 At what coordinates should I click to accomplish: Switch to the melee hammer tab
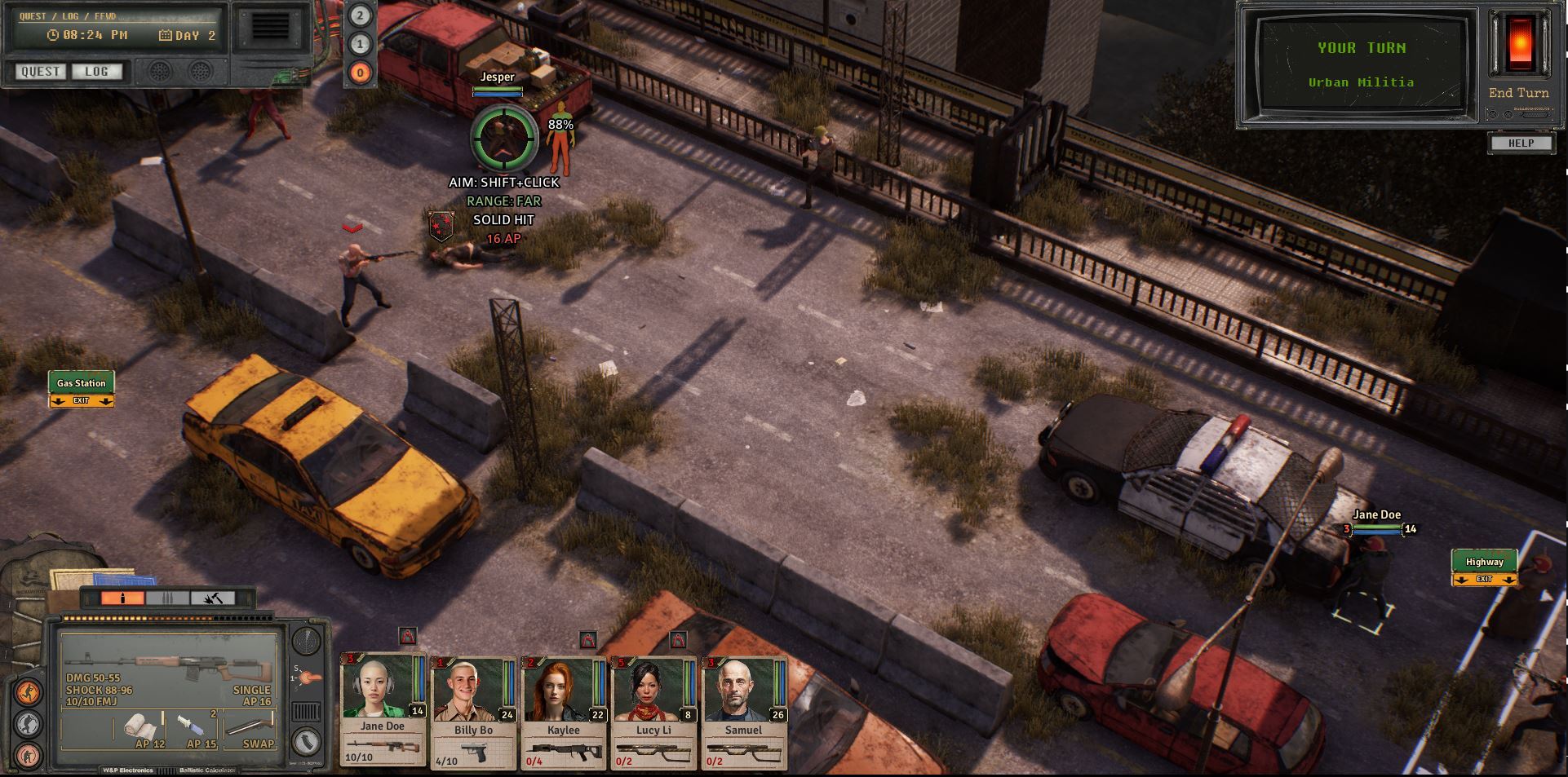(213, 598)
